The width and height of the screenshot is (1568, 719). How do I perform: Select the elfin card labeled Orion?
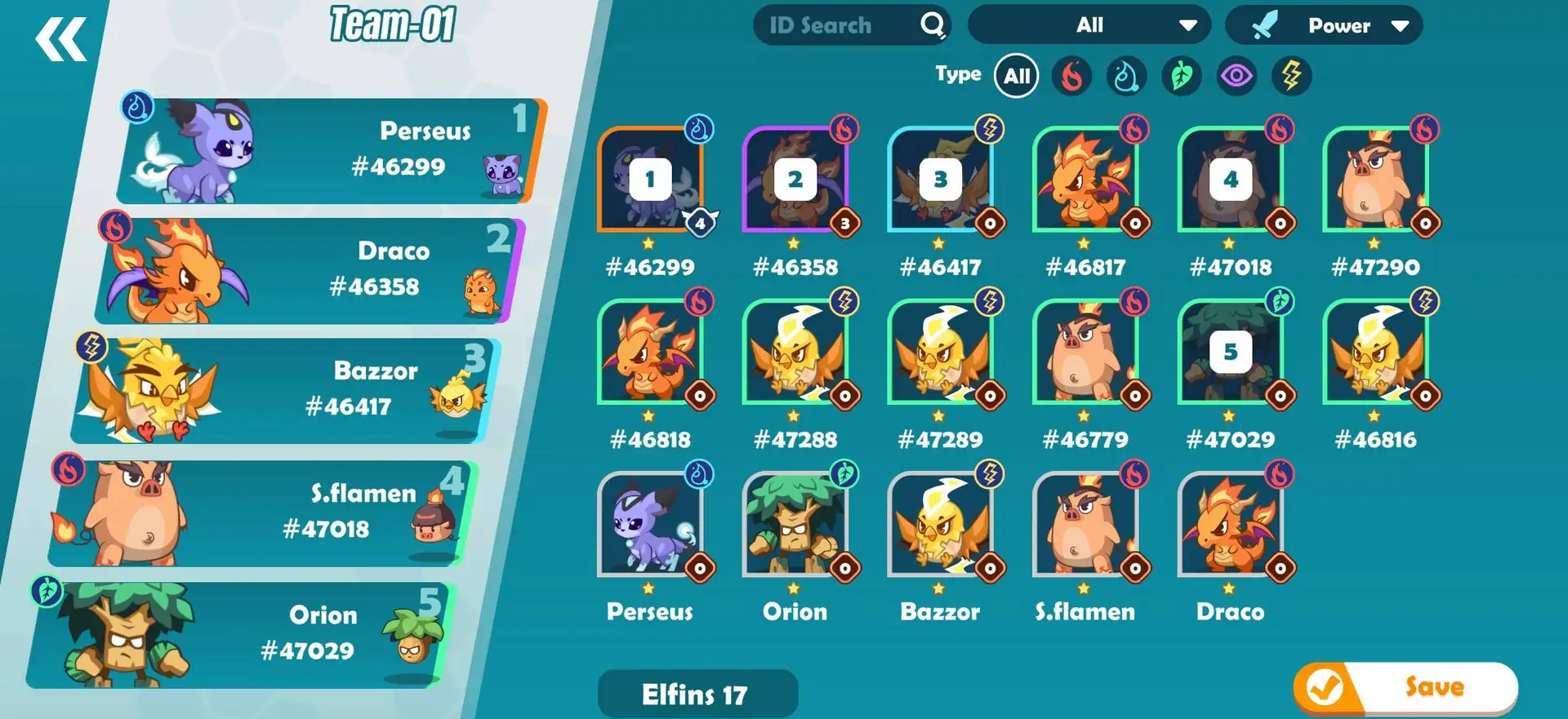795,526
